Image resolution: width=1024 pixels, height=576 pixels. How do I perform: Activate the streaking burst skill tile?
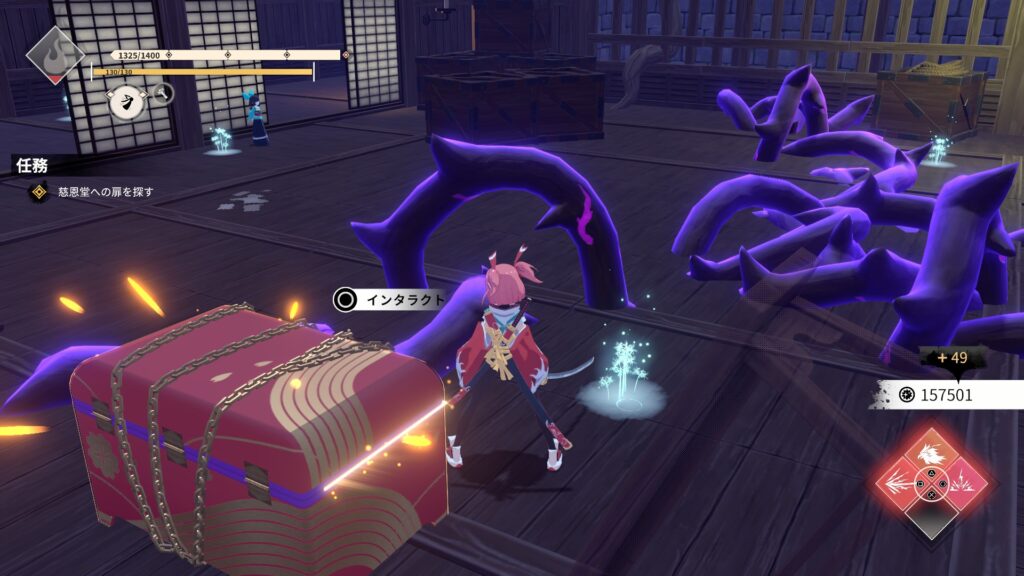coord(899,485)
